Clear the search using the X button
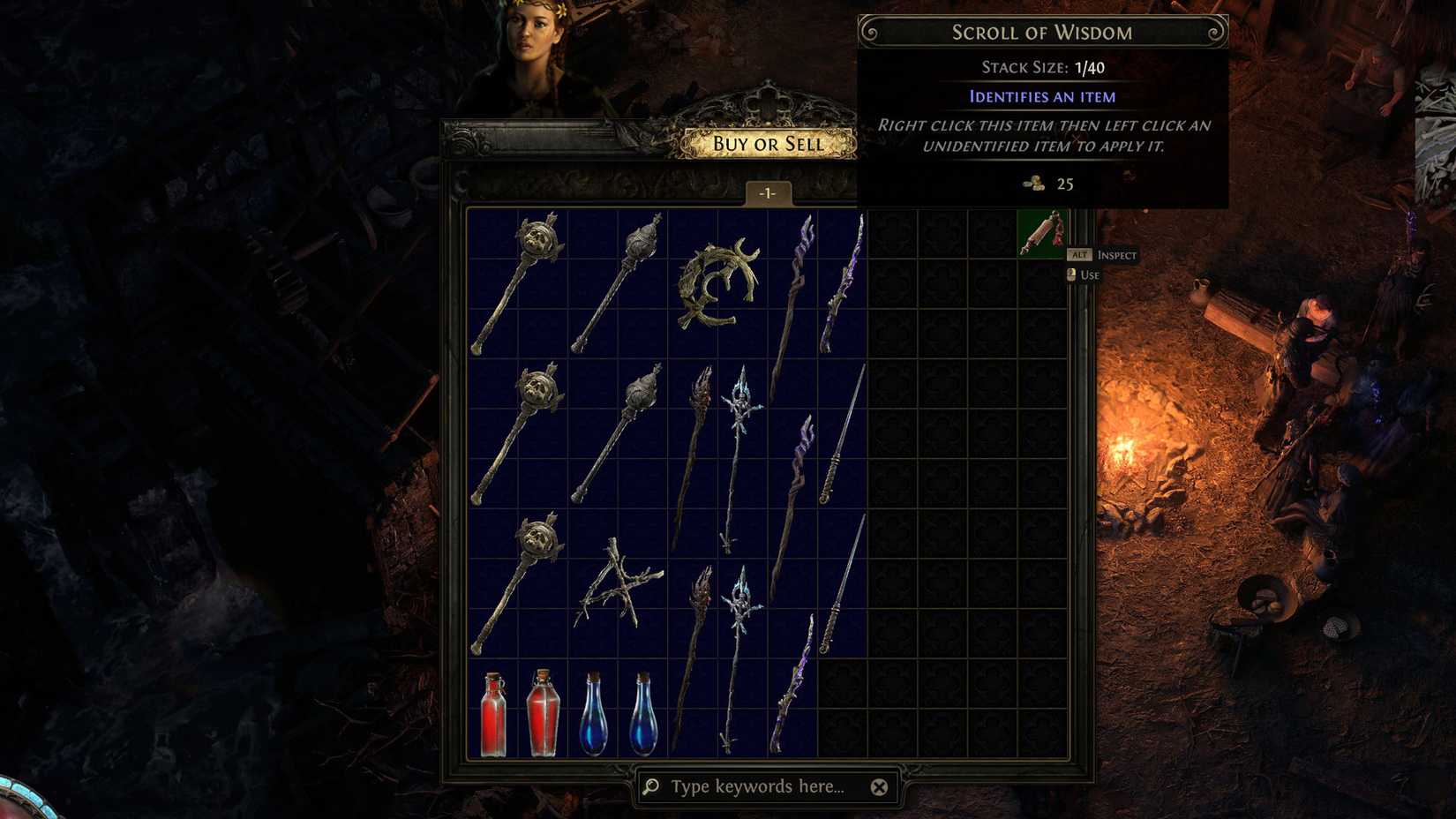1456x819 pixels. [878, 786]
